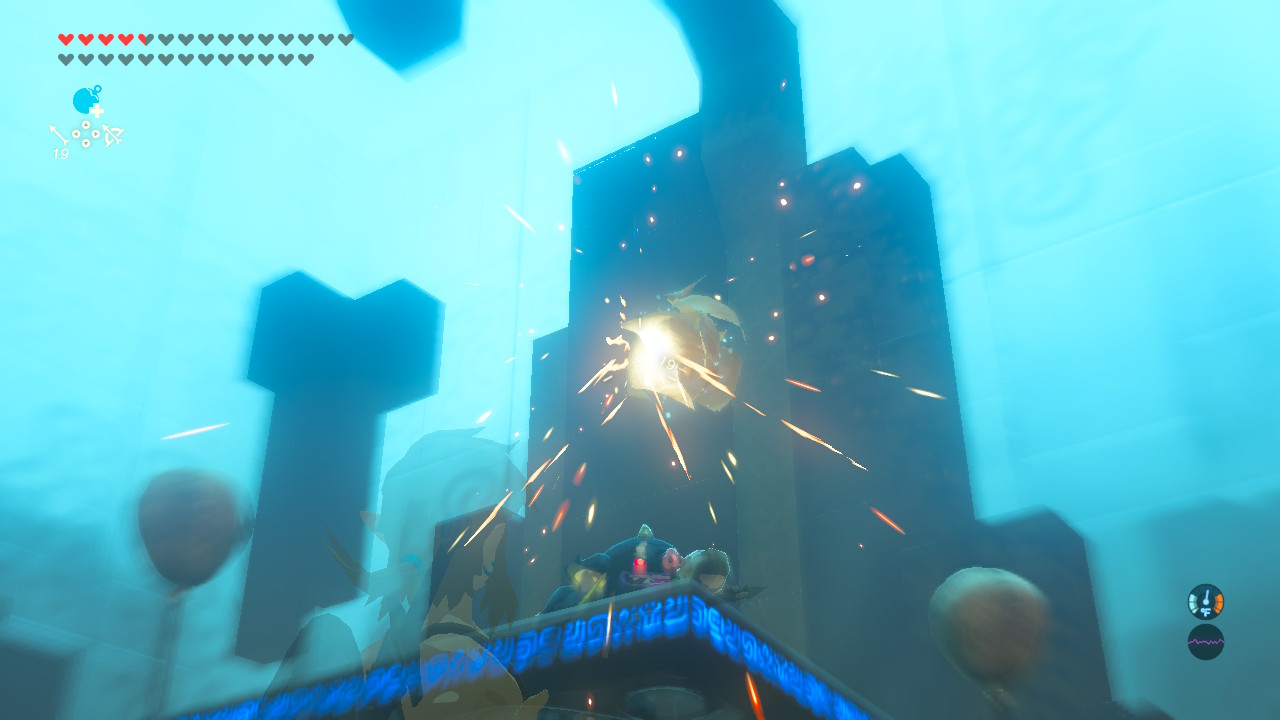Click the purple waveform in the sound meter
This screenshot has width=1280, height=720.
(x=1206, y=642)
